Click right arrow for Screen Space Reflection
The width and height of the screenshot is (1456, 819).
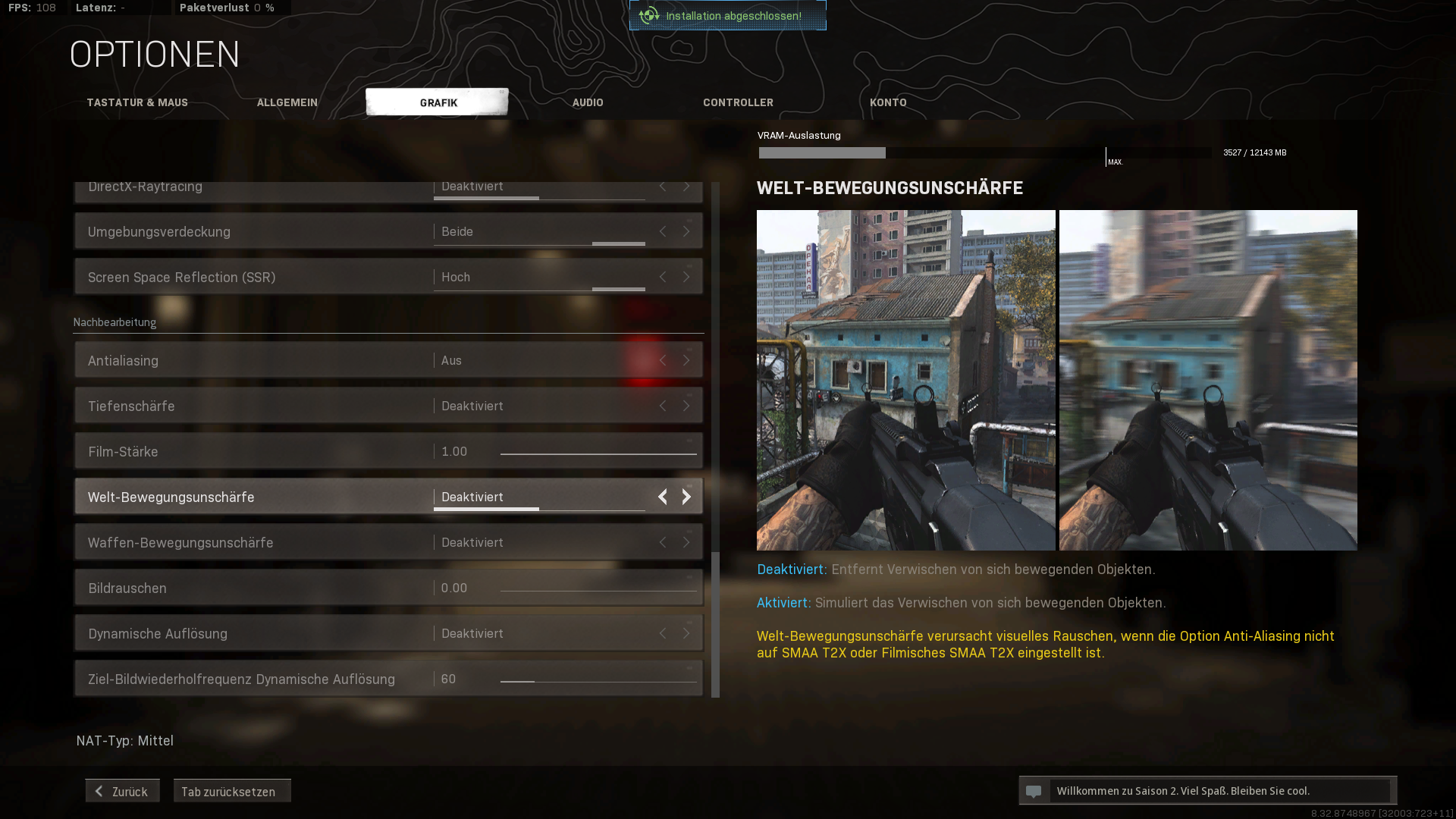[x=686, y=277]
